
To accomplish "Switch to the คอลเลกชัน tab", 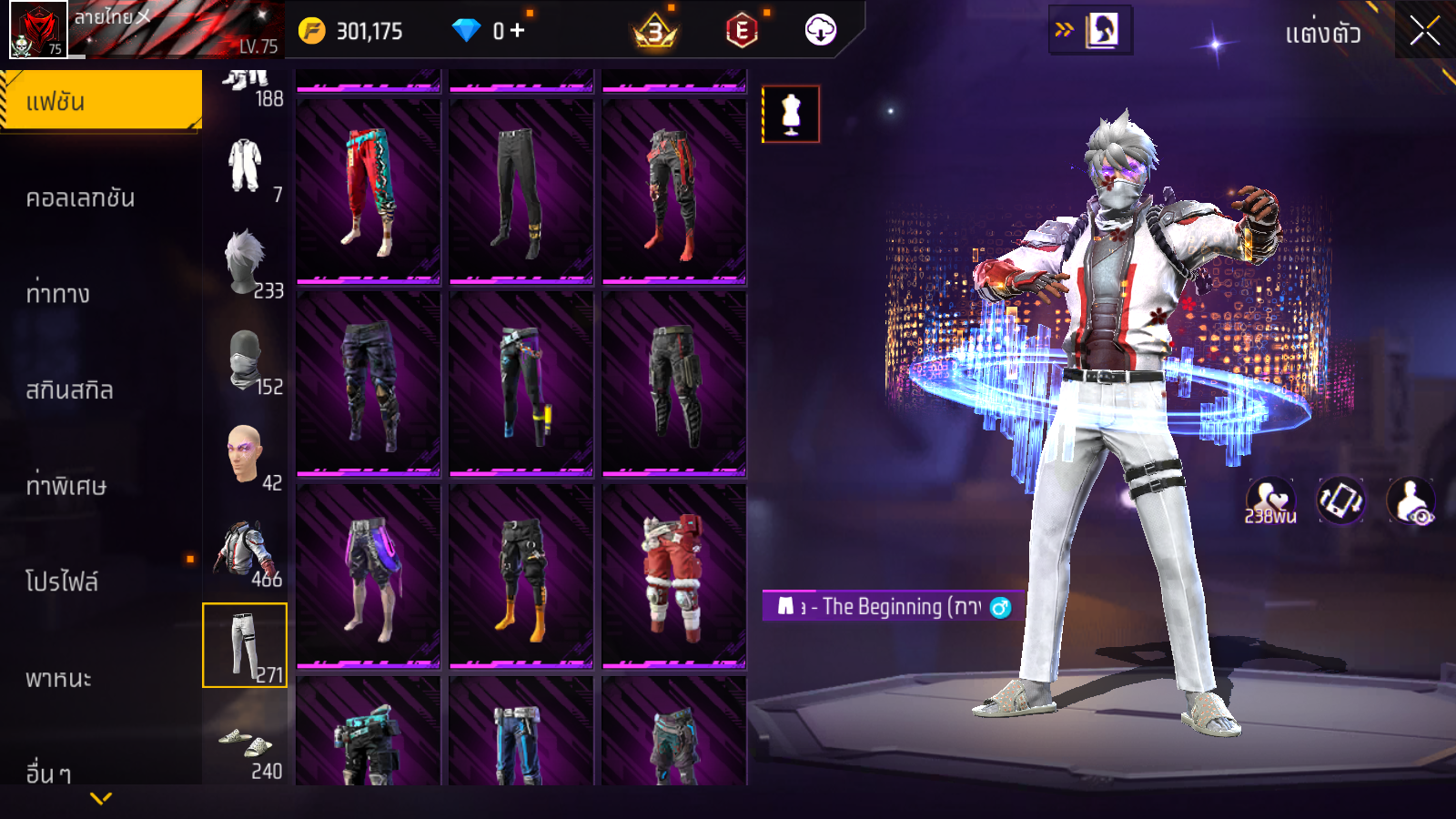I will tap(80, 198).
